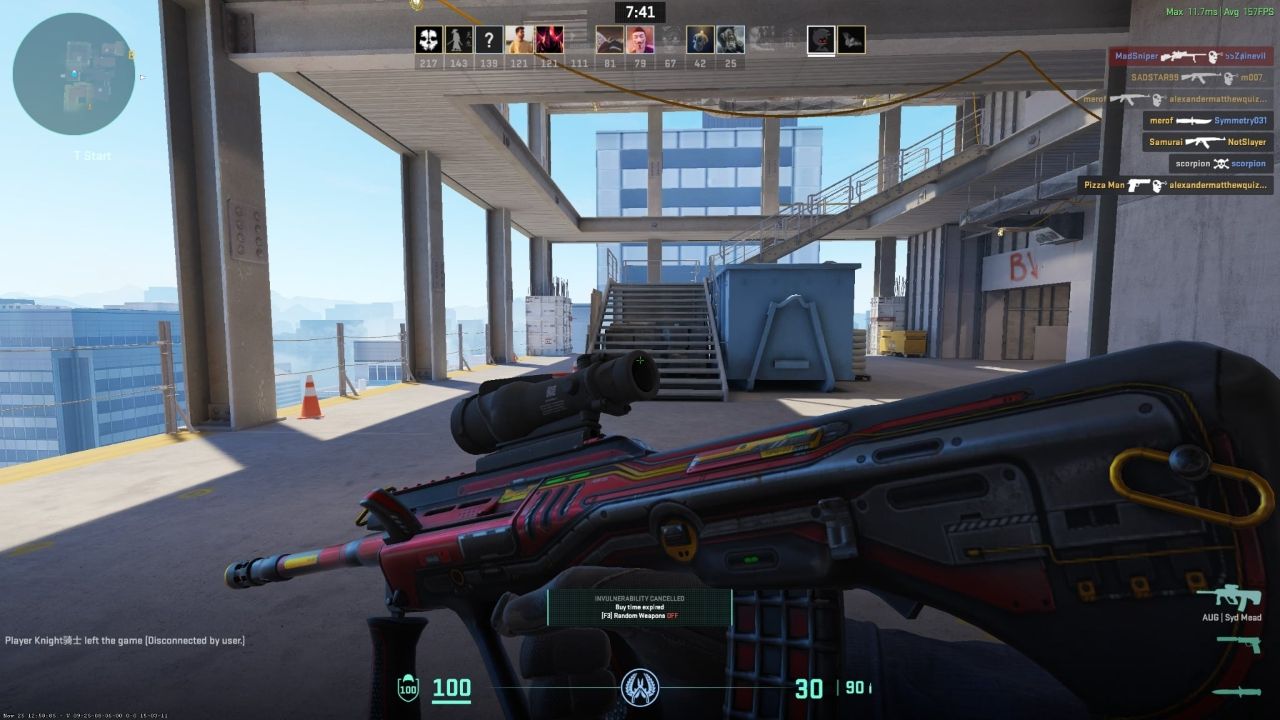The image size is (1280, 720).
Task: Click the circular radar minimap
Action: pos(74,74)
